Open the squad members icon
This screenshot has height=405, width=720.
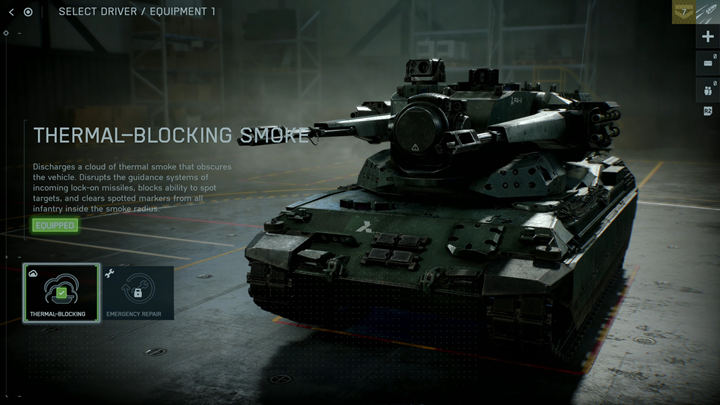point(708,89)
